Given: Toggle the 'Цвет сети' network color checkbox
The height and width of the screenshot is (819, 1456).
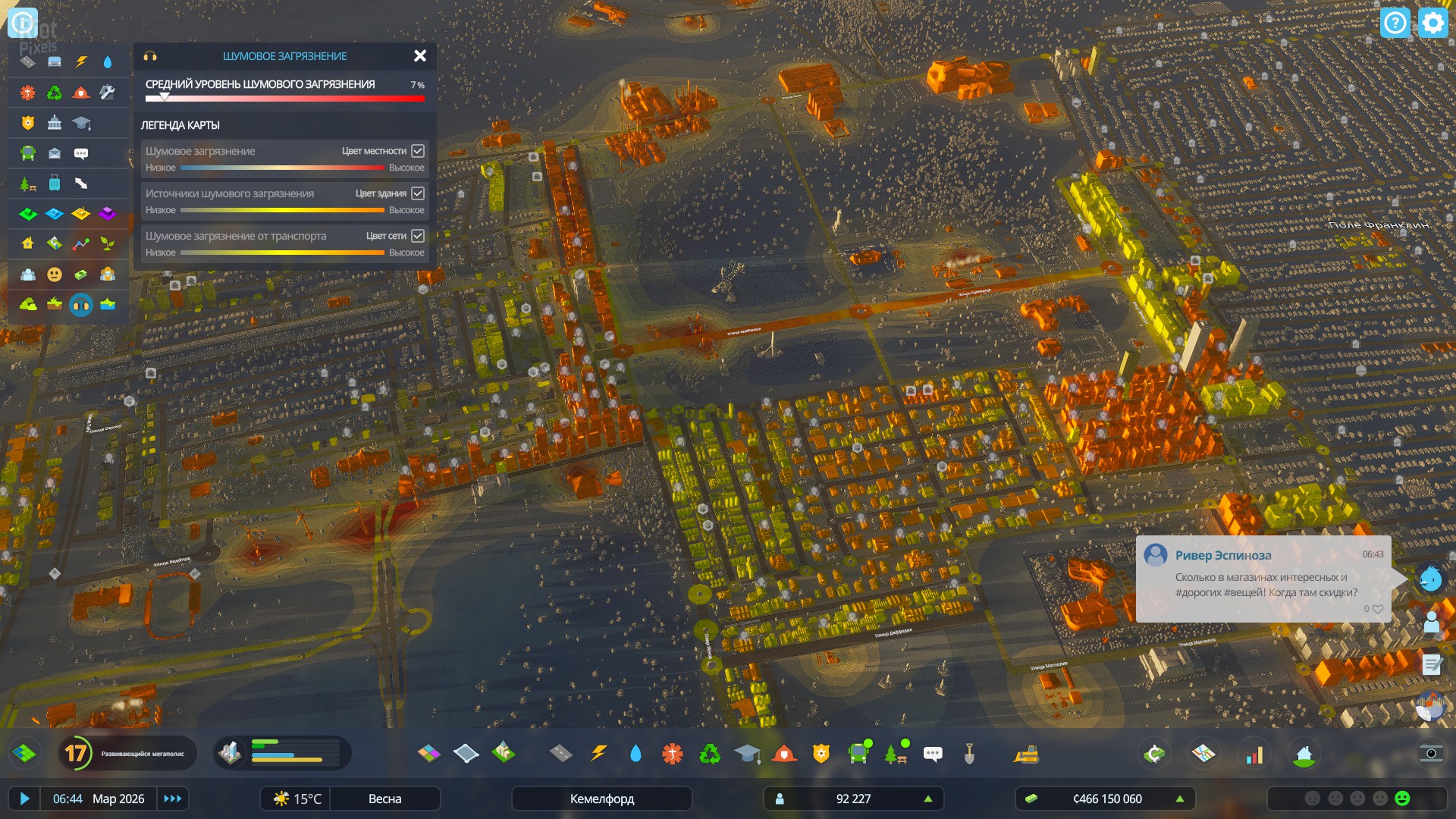Looking at the screenshot, I should coord(418,236).
